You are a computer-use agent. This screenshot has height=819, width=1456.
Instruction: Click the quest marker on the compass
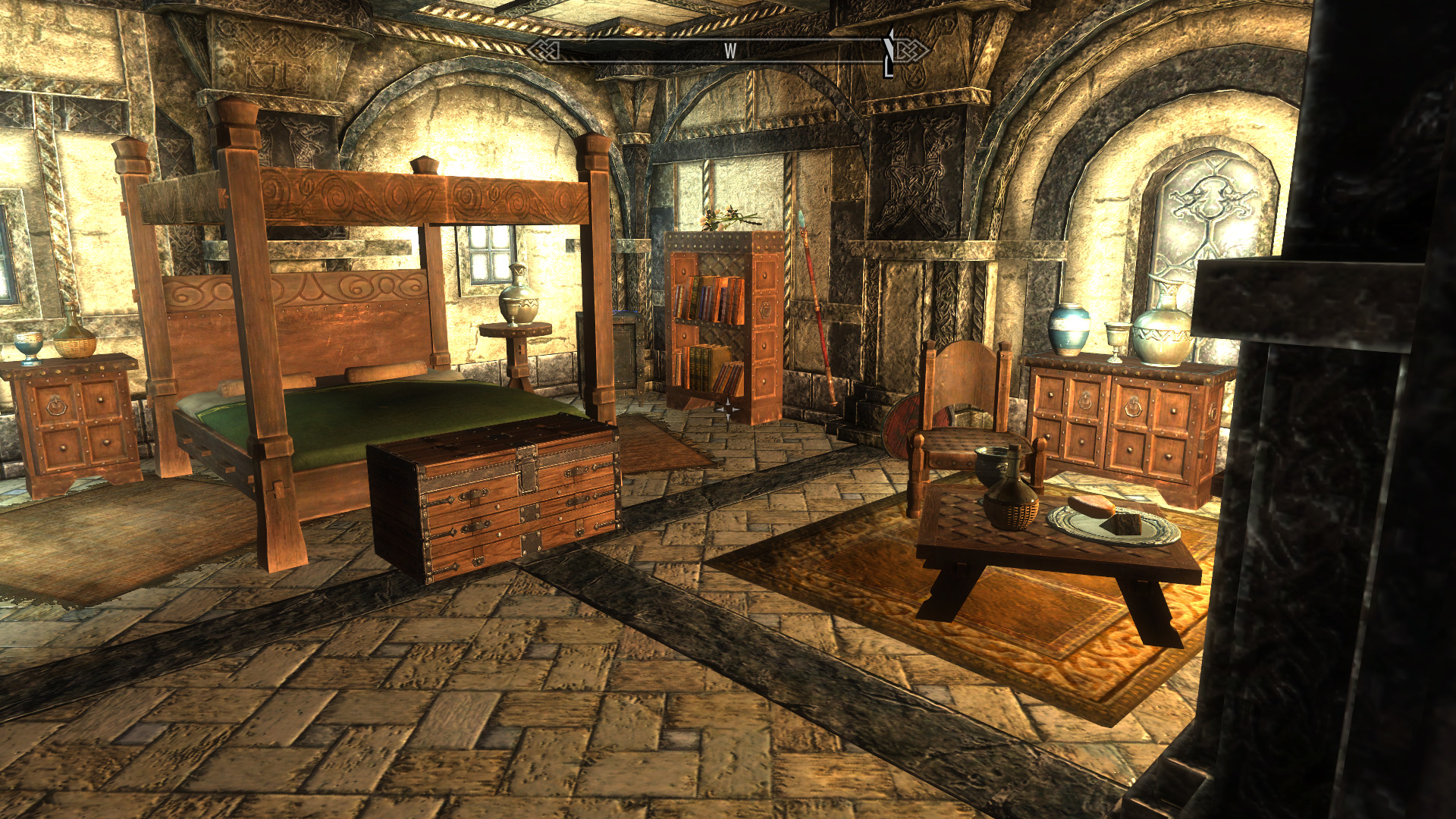(890, 52)
